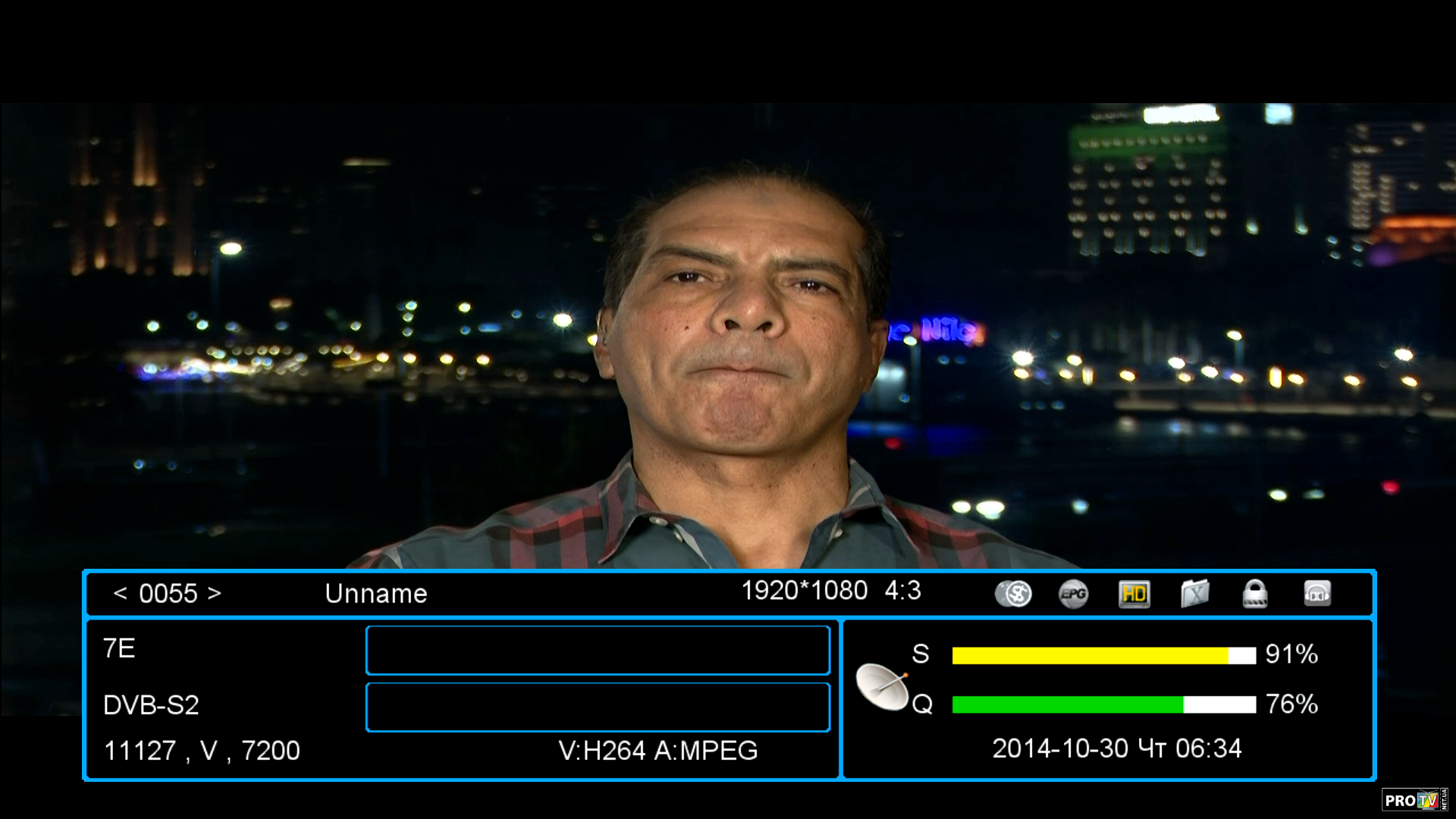The width and height of the screenshot is (1456, 819).
Task: Click the right arrow beside channel 0055
Action: point(215,593)
